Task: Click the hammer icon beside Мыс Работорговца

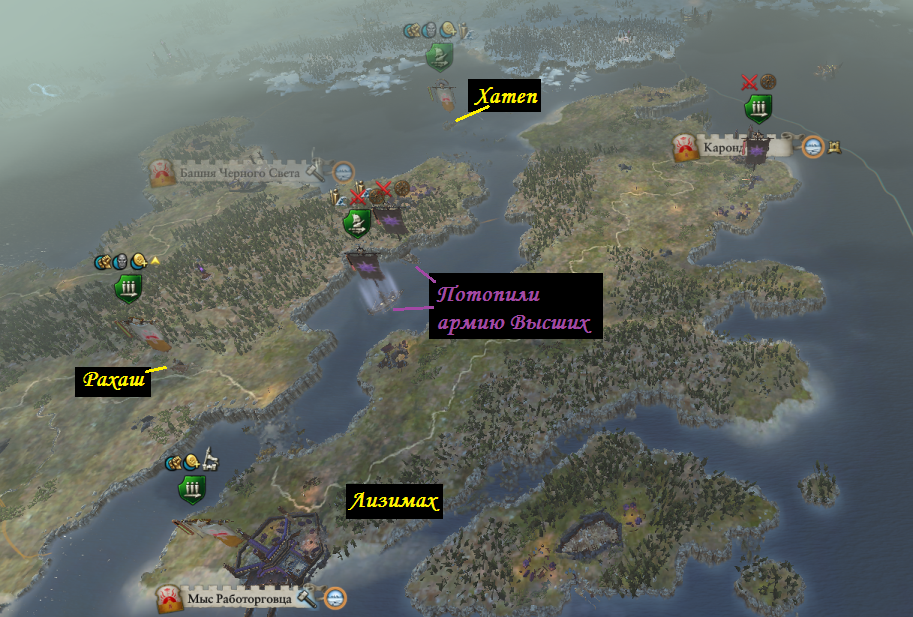Action: click(307, 598)
